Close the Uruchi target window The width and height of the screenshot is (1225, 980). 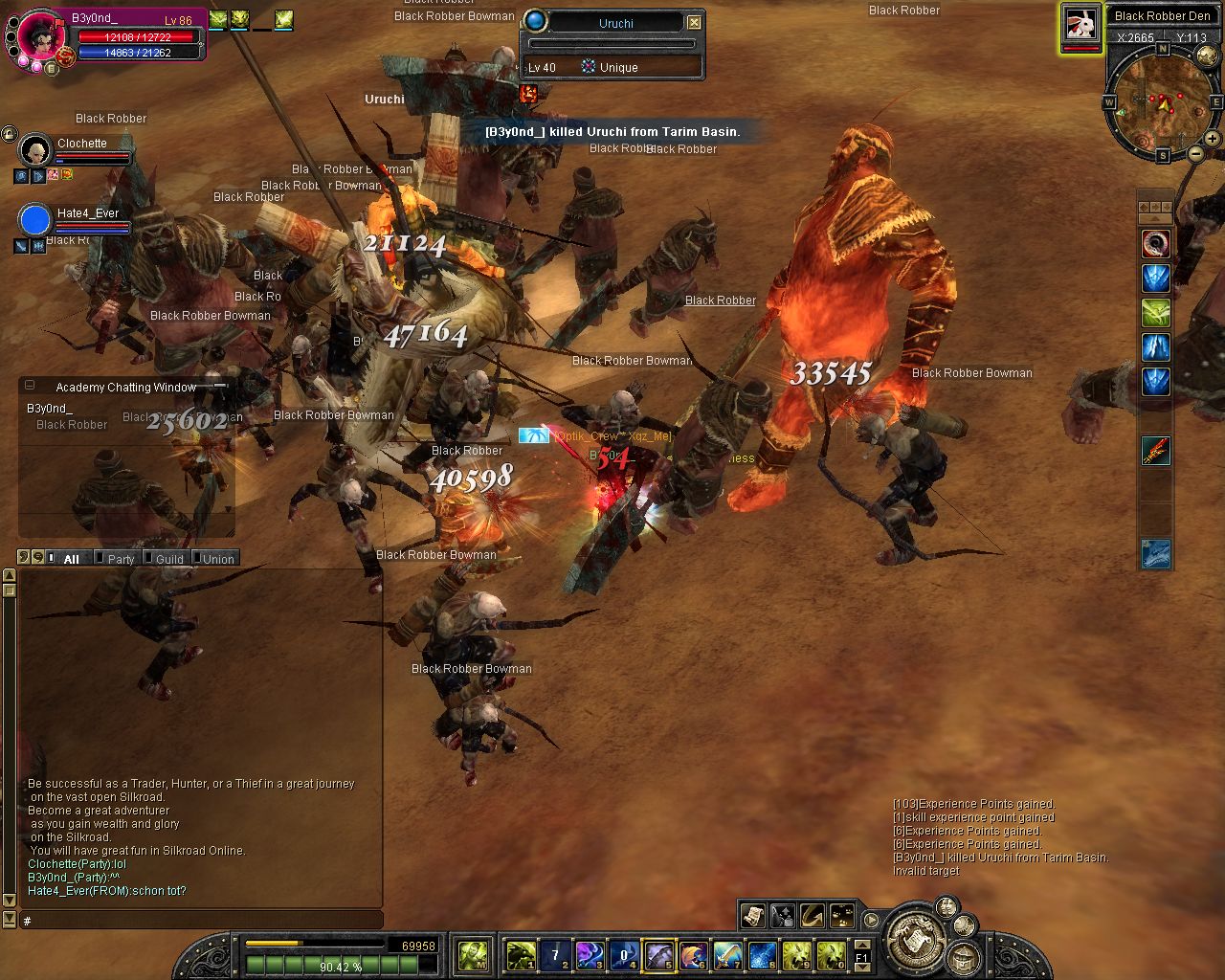(695, 22)
